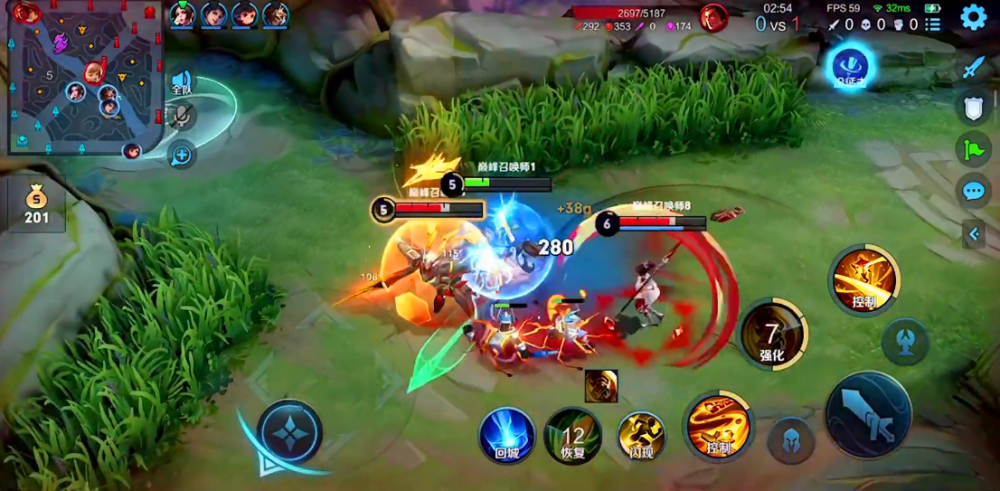Send the shield defend signal

tap(974, 108)
